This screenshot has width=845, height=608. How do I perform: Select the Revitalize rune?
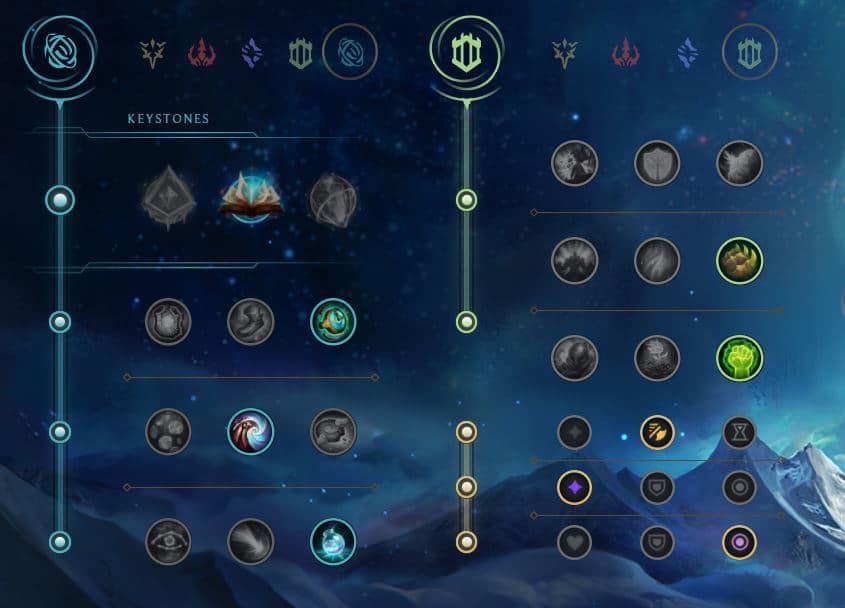657,358
